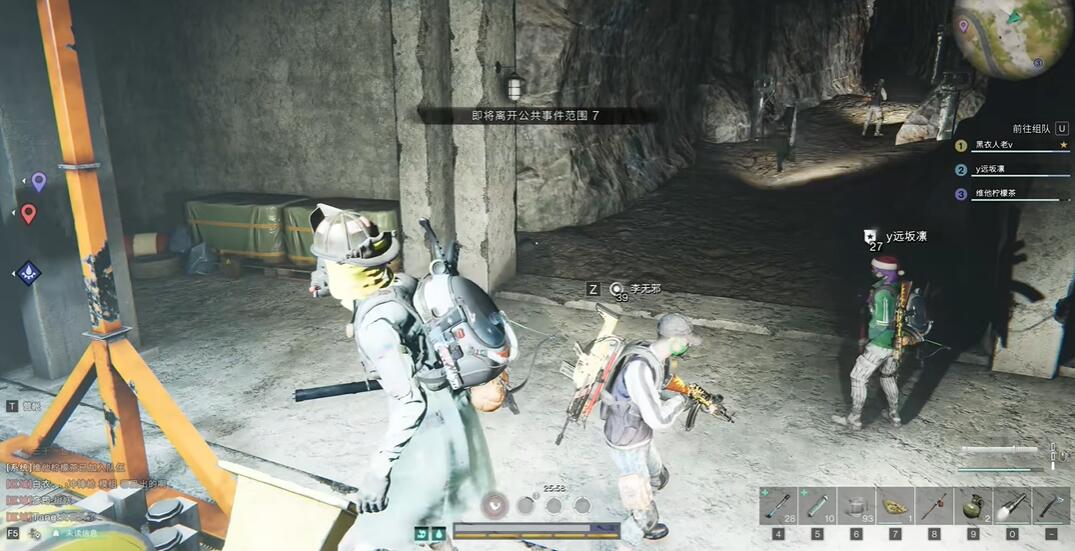Click the round pink status icon above stamina bar
Image resolution: width=1075 pixels, height=551 pixels.
496,505
